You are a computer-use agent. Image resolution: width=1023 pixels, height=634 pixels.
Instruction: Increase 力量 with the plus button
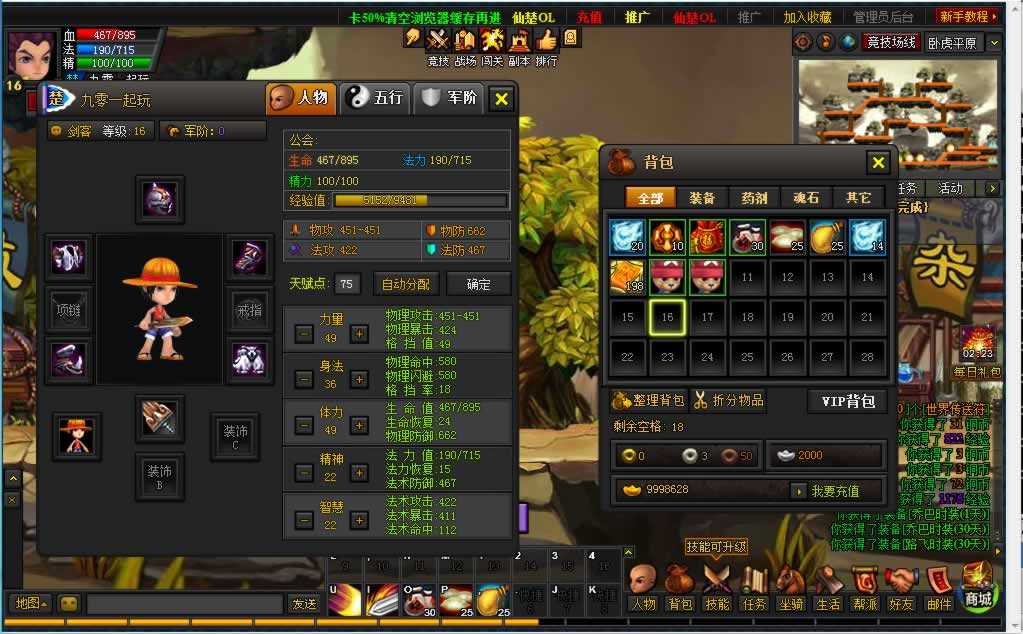pos(360,334)
